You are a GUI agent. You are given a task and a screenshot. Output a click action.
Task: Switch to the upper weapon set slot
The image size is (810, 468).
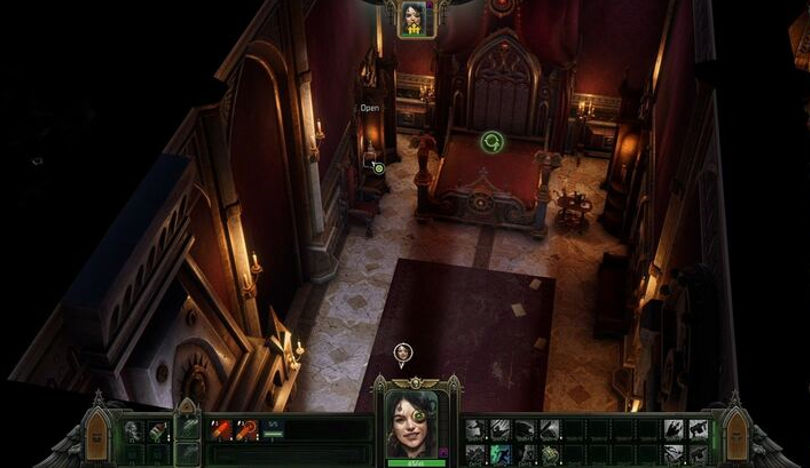click(187, 427)
